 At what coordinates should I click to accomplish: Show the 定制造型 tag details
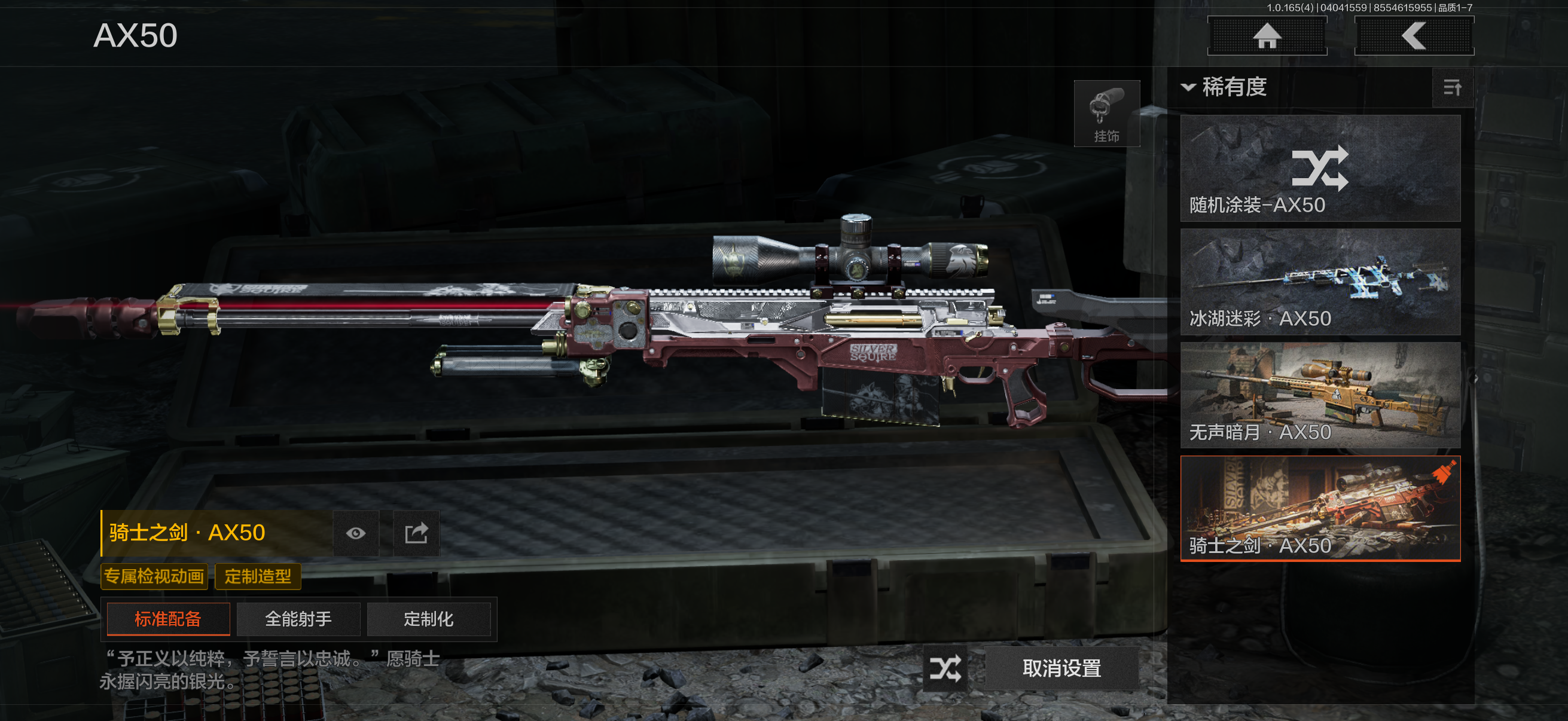point(258,576)
